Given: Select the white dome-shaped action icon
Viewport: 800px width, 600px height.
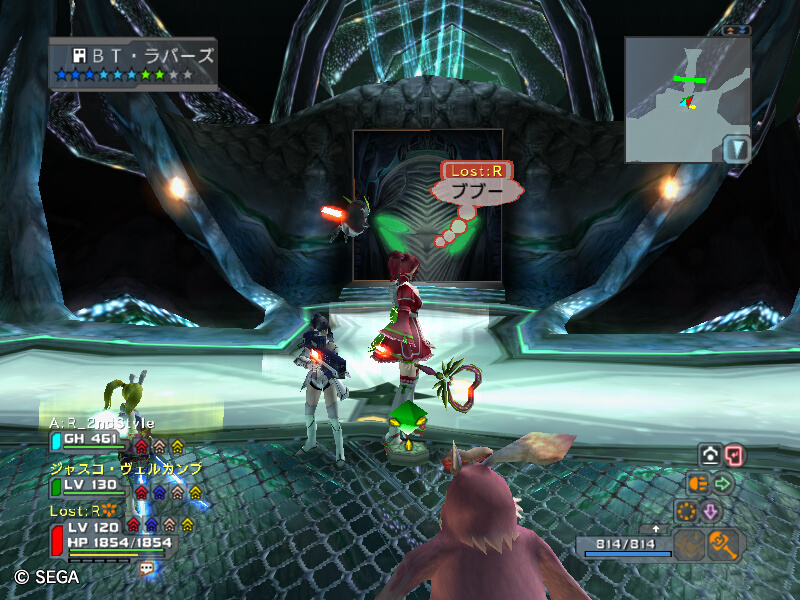Looking at the screenshot, I should click(x=710, y=456).
